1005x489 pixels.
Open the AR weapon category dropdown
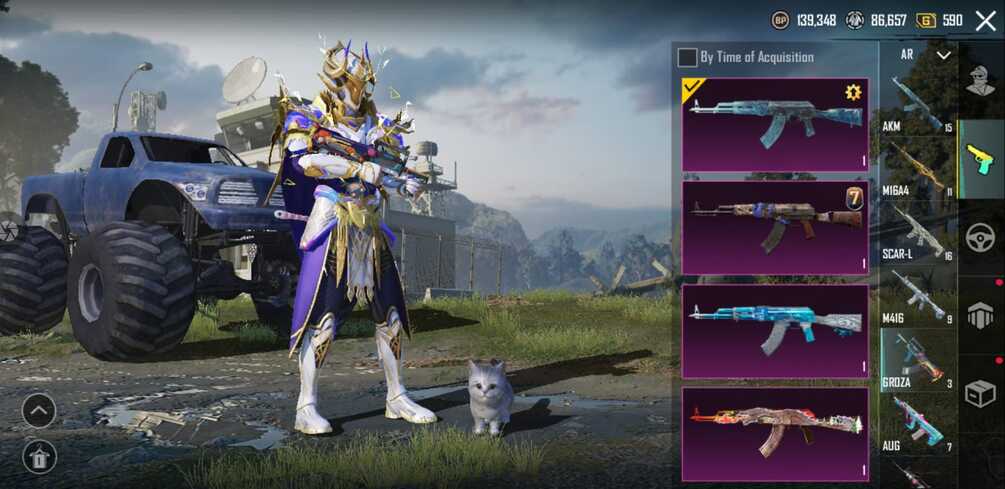click(943, 56)
